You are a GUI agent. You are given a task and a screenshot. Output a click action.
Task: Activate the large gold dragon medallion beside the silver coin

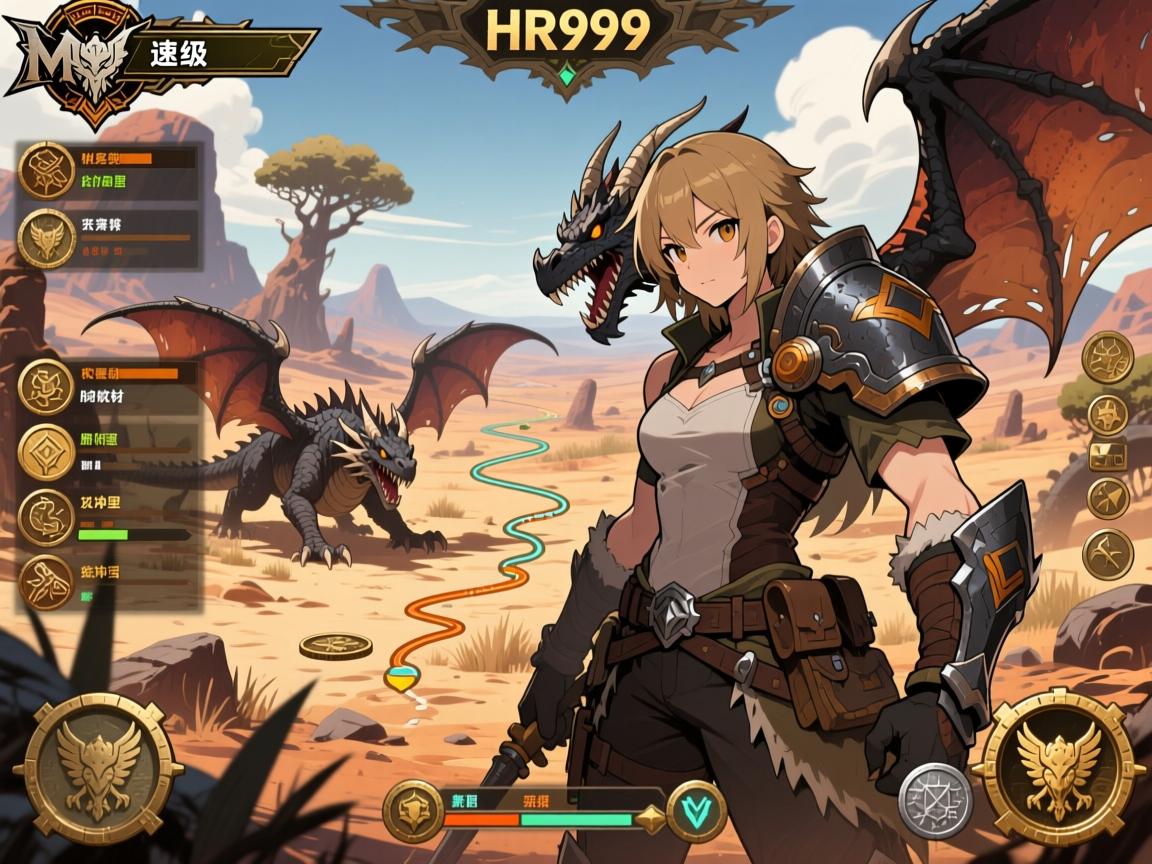pos(1058,767)
